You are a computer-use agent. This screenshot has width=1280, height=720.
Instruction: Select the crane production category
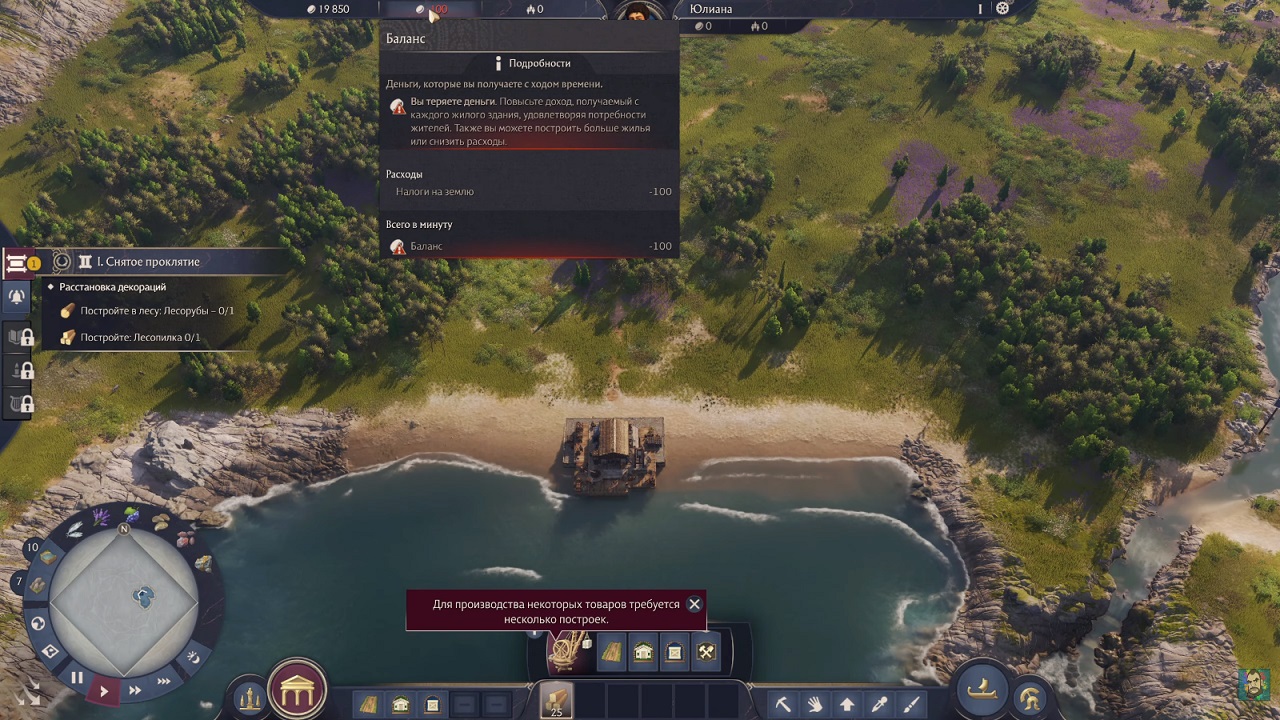568,651
